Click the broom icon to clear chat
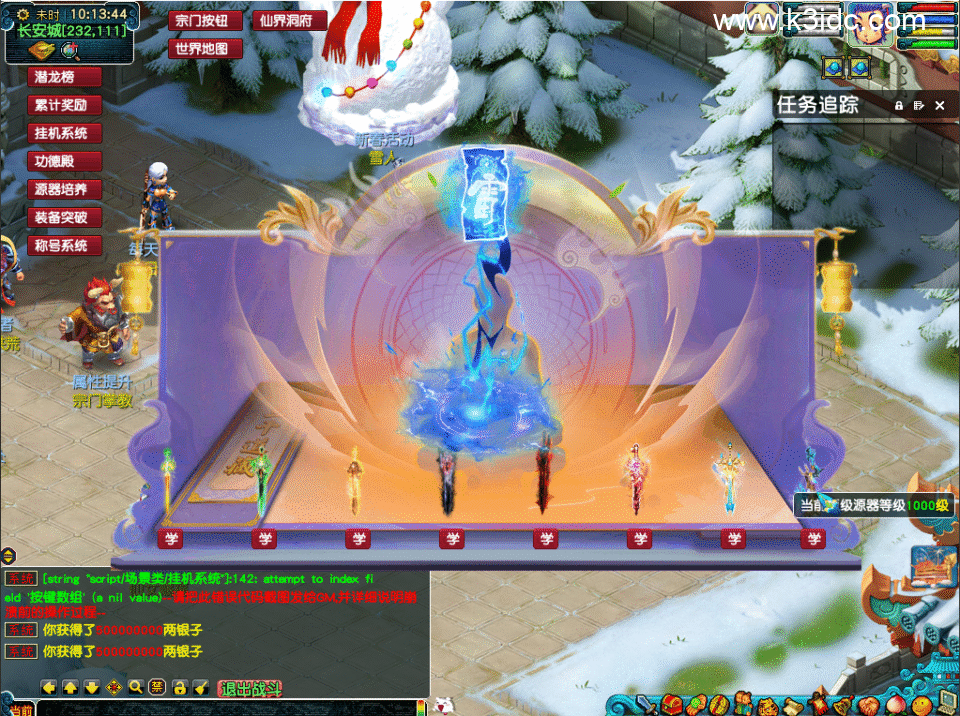960x716 pixels. (200, 687)
